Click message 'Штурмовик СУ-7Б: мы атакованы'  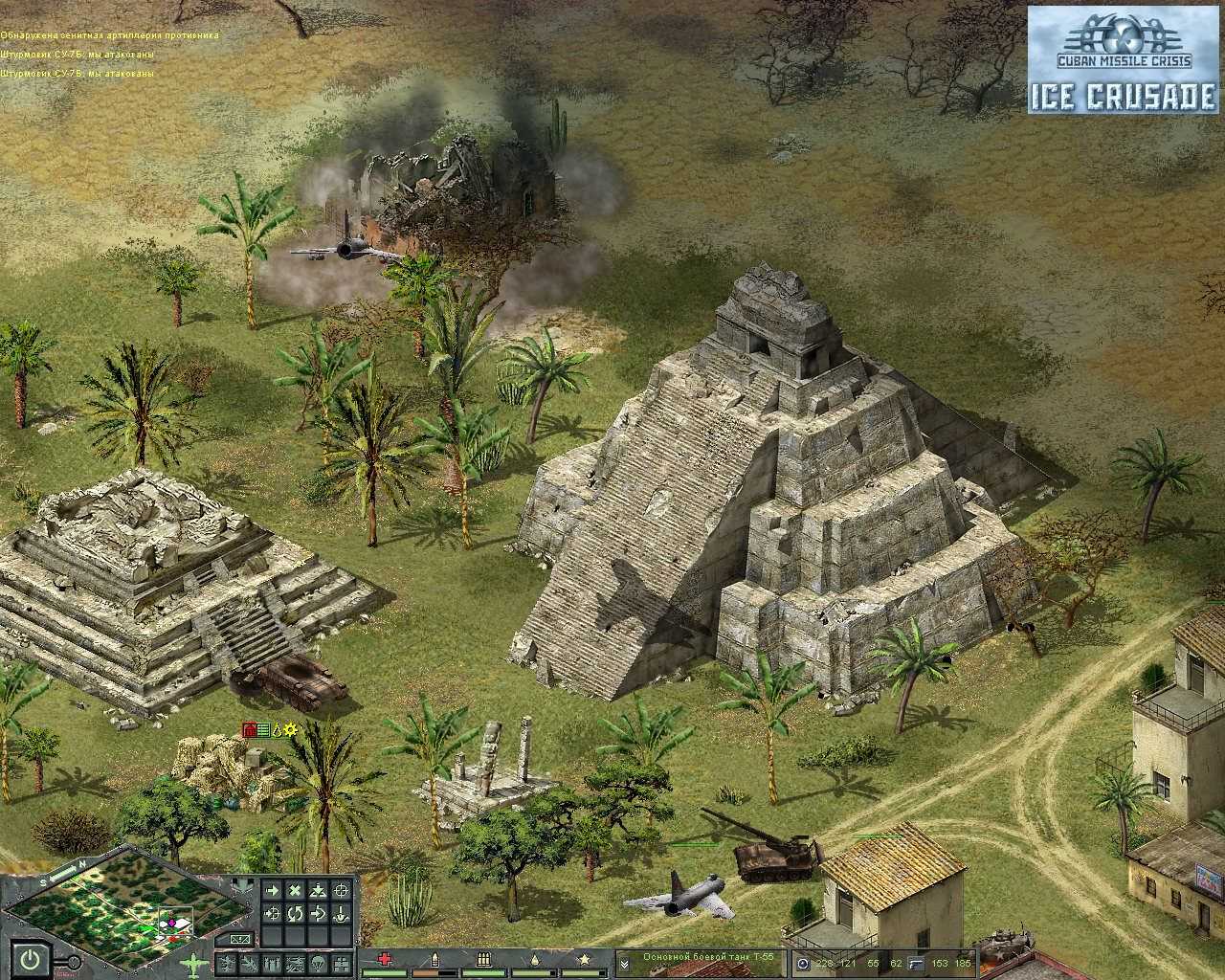pyautogui.click(x=77, y=53)
